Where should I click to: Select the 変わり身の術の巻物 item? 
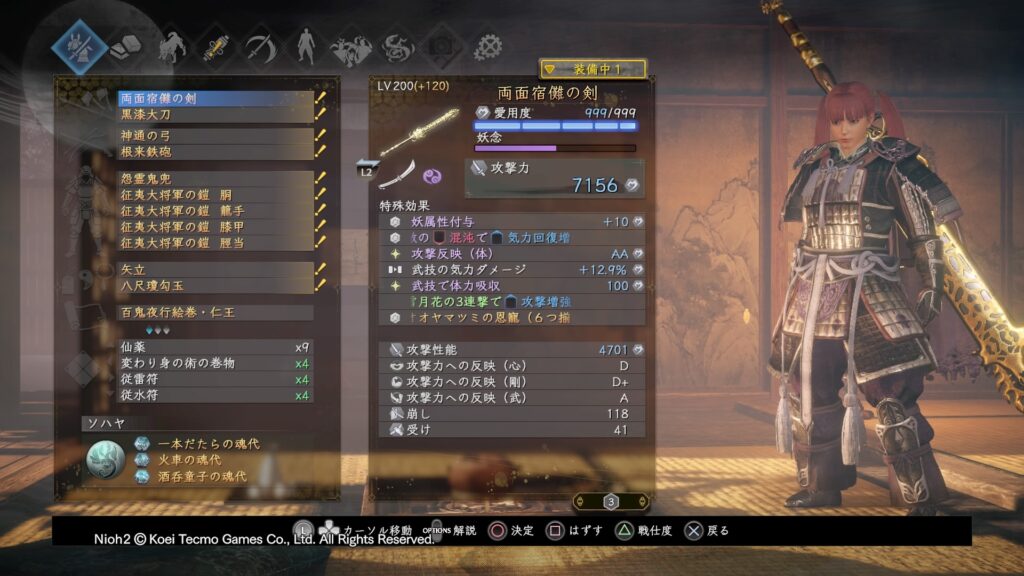click(x=215, y=363)
